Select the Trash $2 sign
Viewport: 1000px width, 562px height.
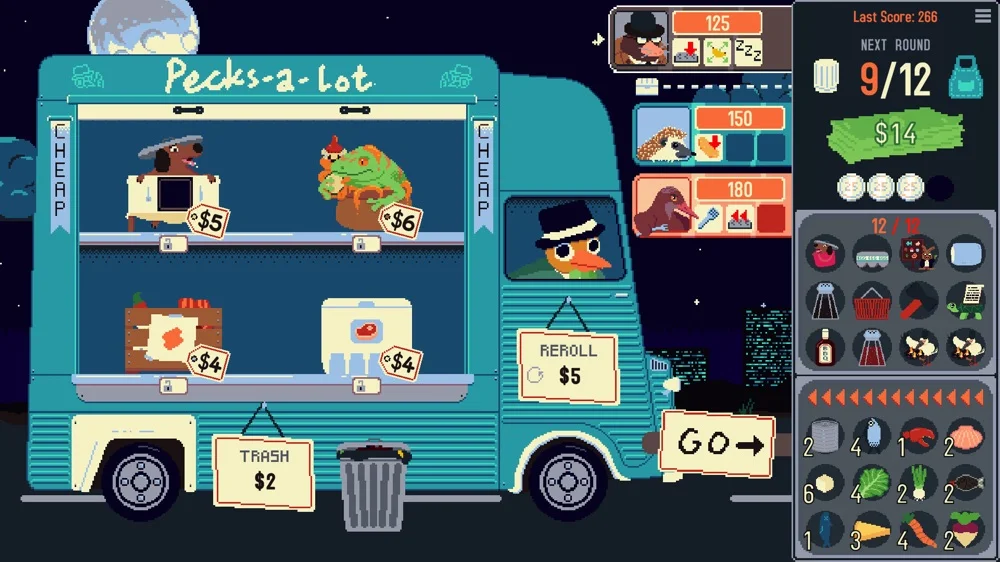point(263,469)
